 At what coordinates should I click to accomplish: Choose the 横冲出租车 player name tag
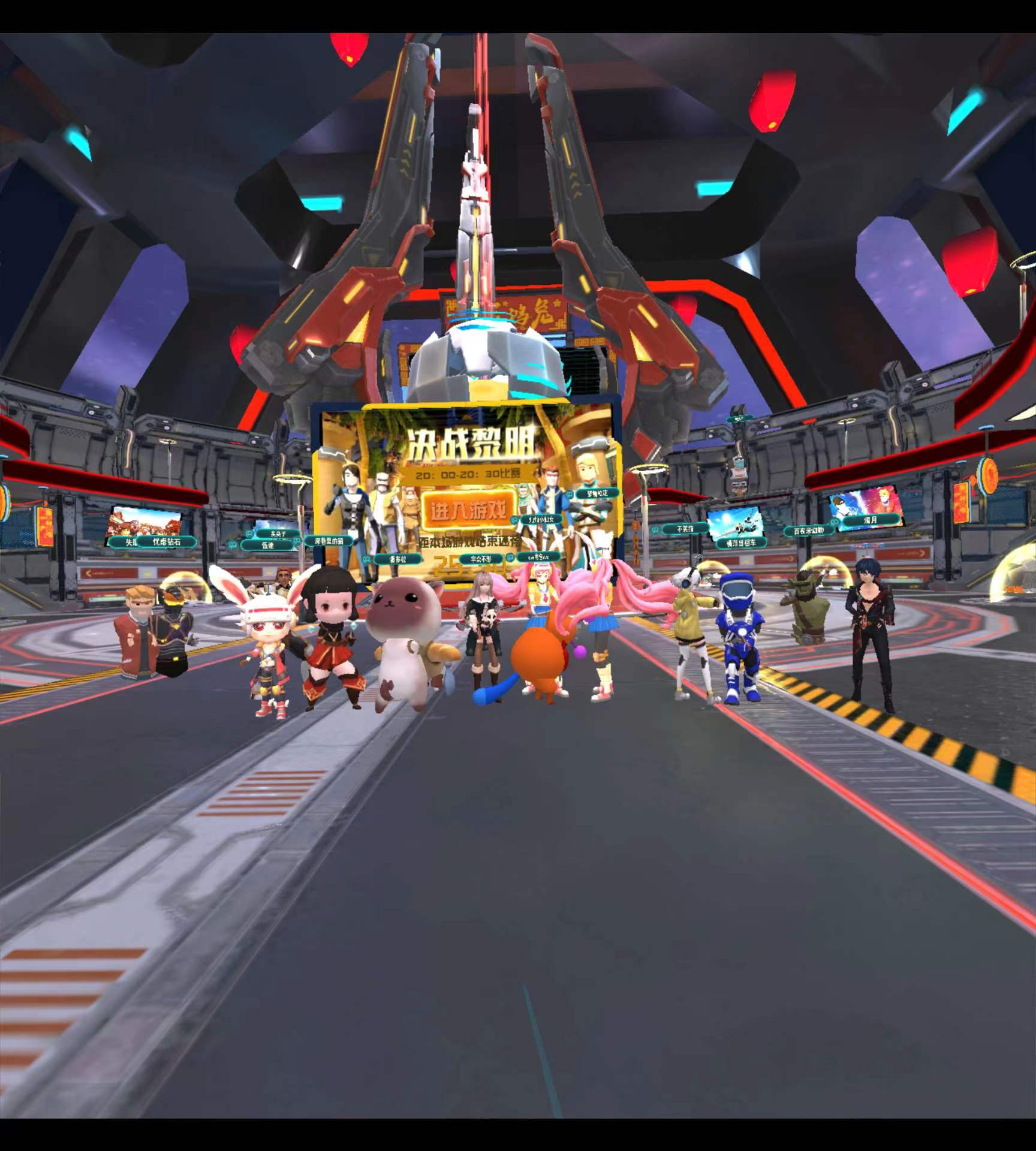741,543
